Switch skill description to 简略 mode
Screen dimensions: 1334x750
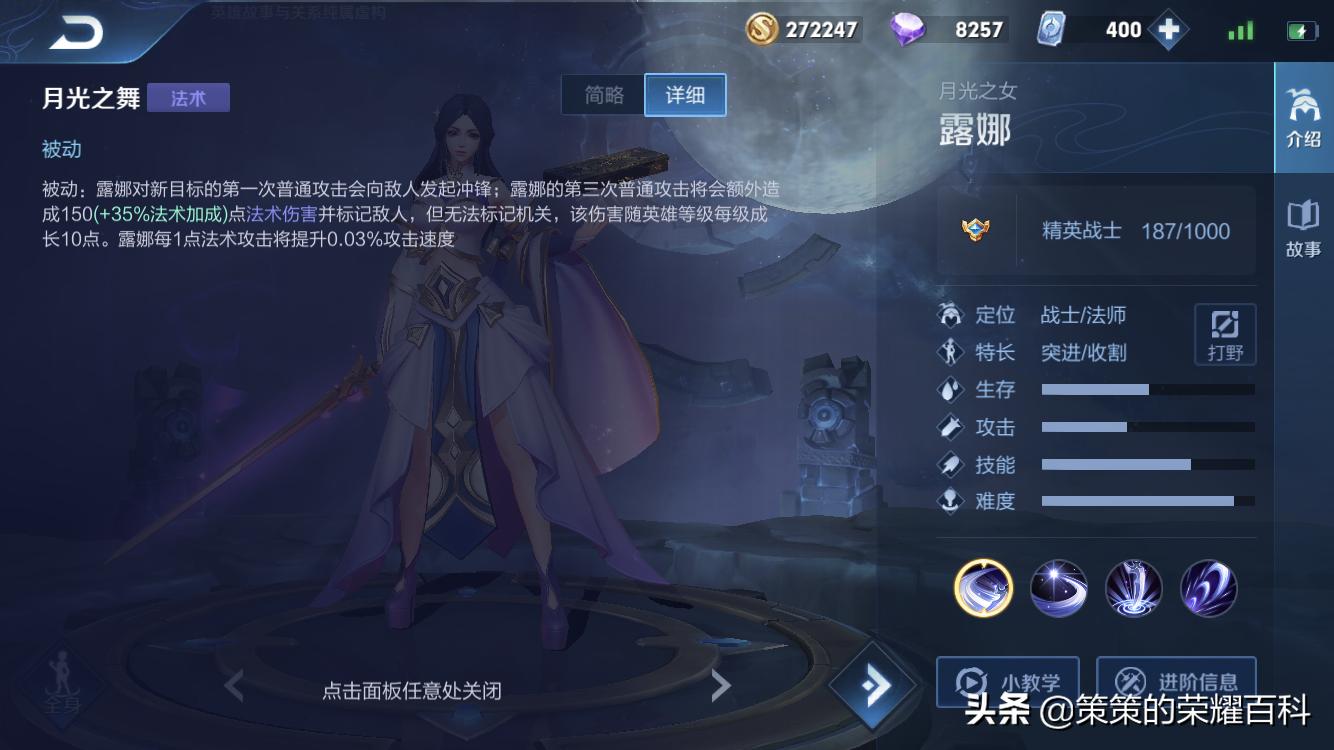pos(603,94)
